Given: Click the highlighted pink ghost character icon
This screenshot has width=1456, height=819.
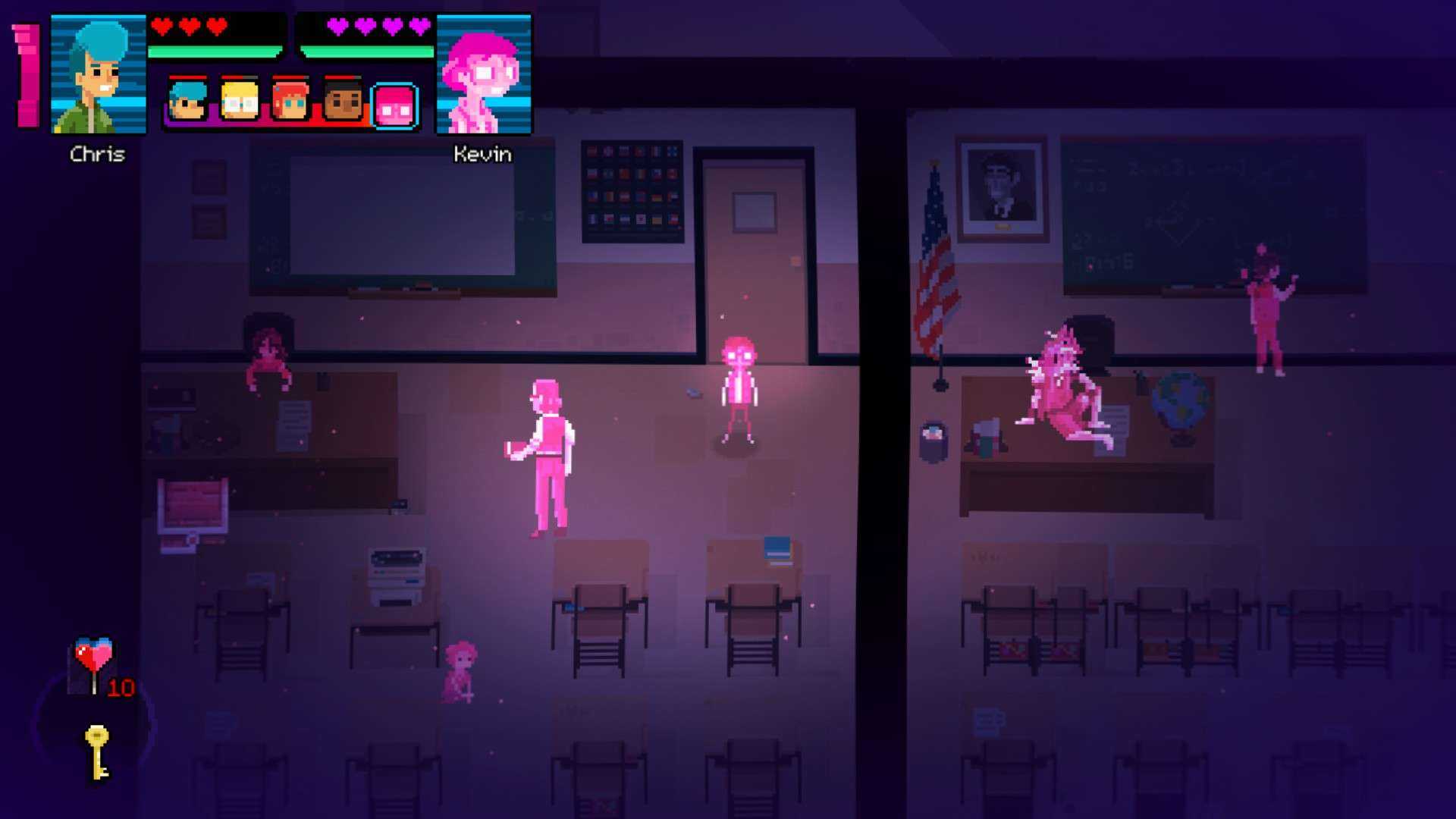Looking at the screenshot, I should point(395,105).
